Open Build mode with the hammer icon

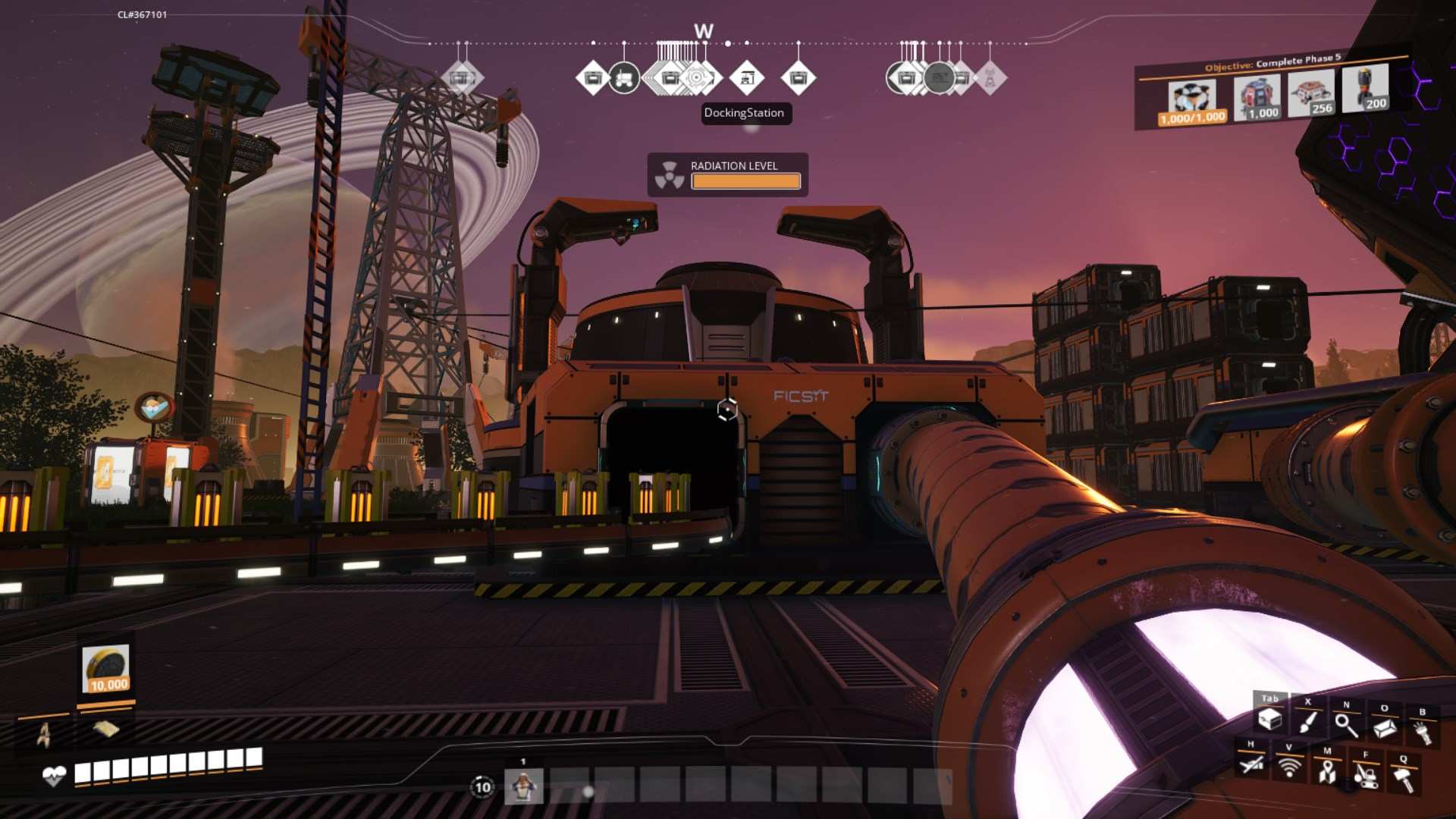pyautogui.click(x=1404, y=780)
